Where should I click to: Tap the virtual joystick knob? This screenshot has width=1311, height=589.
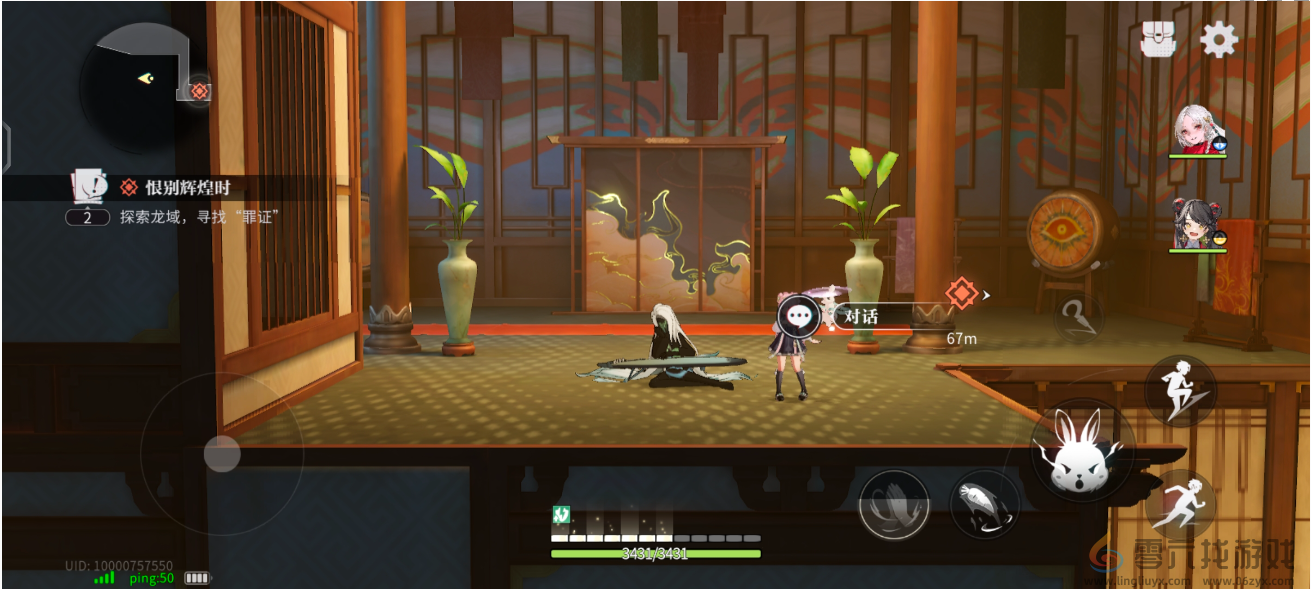click(x=222, y=454)
